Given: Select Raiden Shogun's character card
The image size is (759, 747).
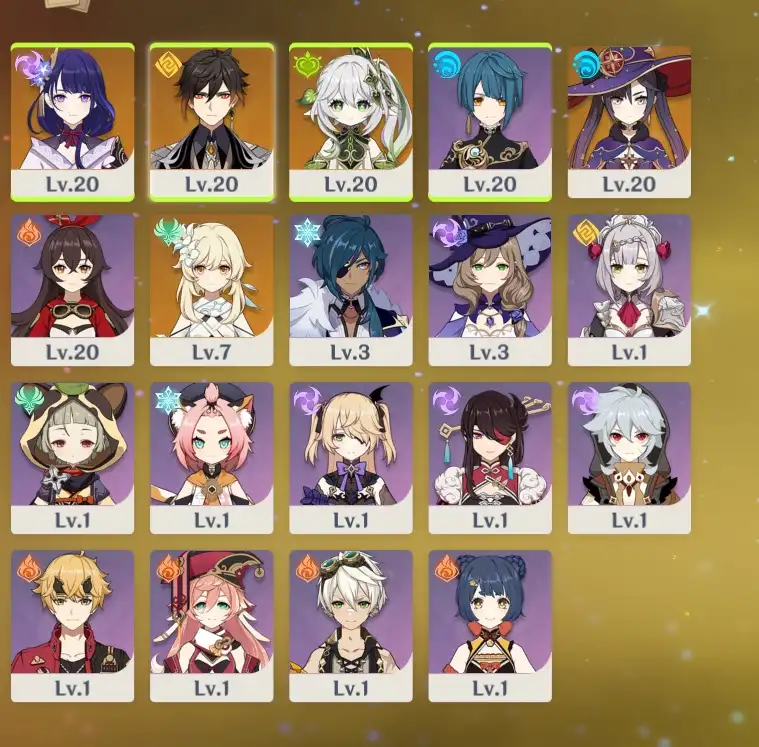Looking at the screenshot, I should pos(72,122).
